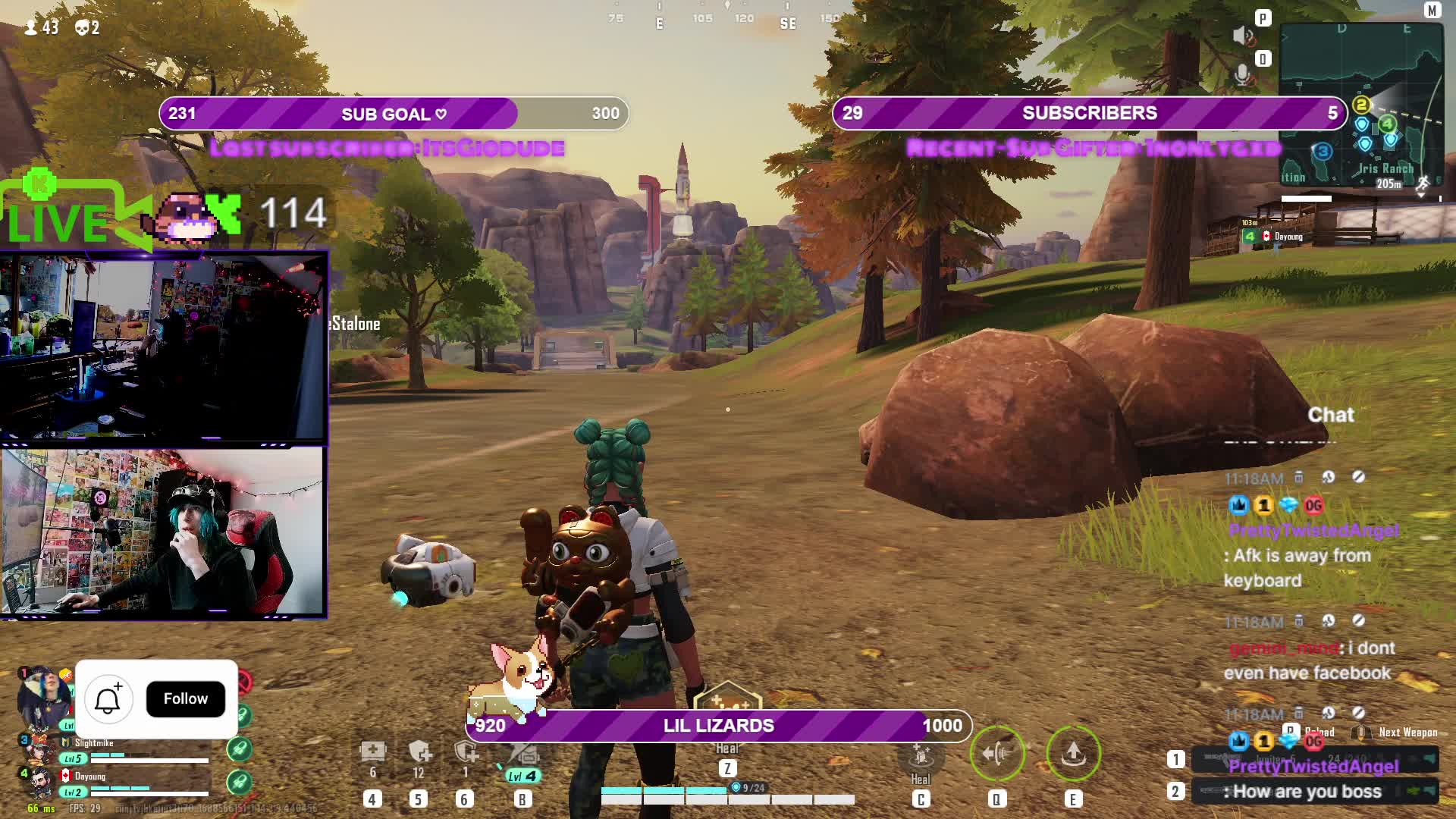The height and width of the screenshot is (819, 1456).
Task: Select the second weapon slot
Action: pos(1315,792)
